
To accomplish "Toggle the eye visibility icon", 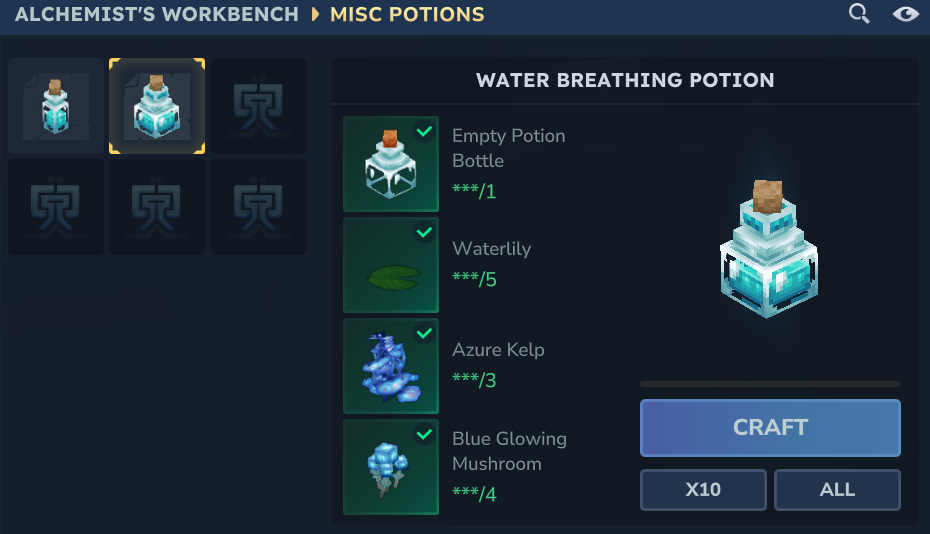I will coord(905,14).
